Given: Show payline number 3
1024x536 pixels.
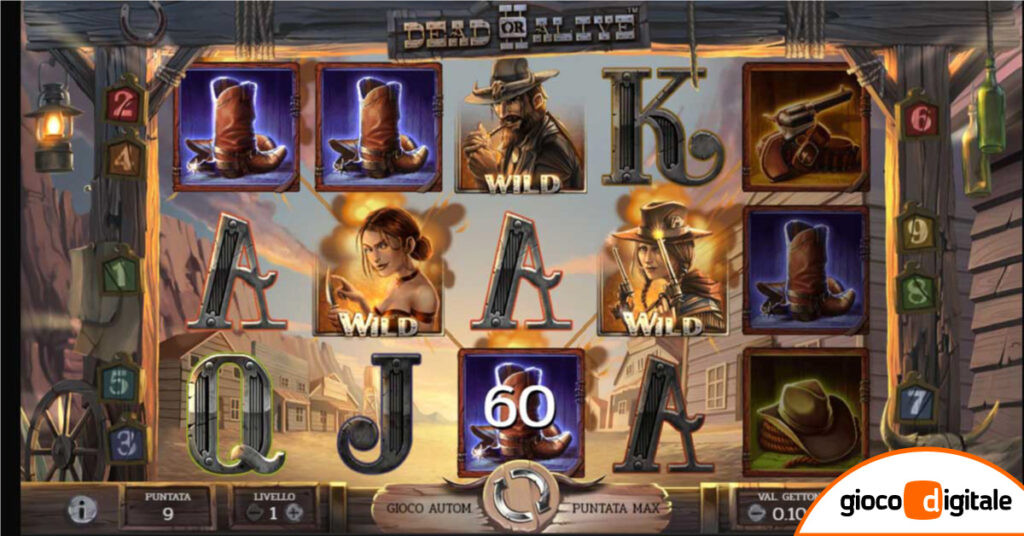Looking at the screenshot, I should click(x=125, y=443).
